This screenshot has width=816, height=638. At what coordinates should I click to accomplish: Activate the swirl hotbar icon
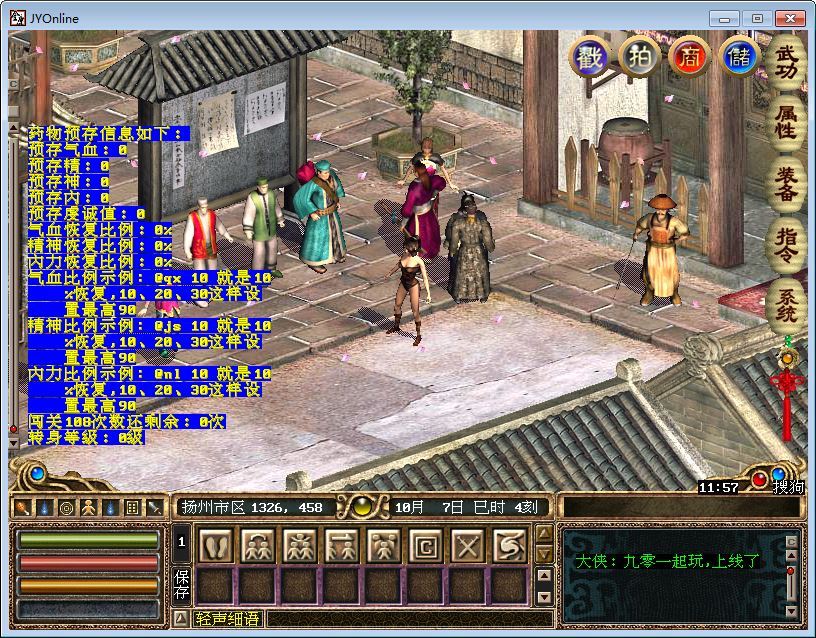click(509, 546)
